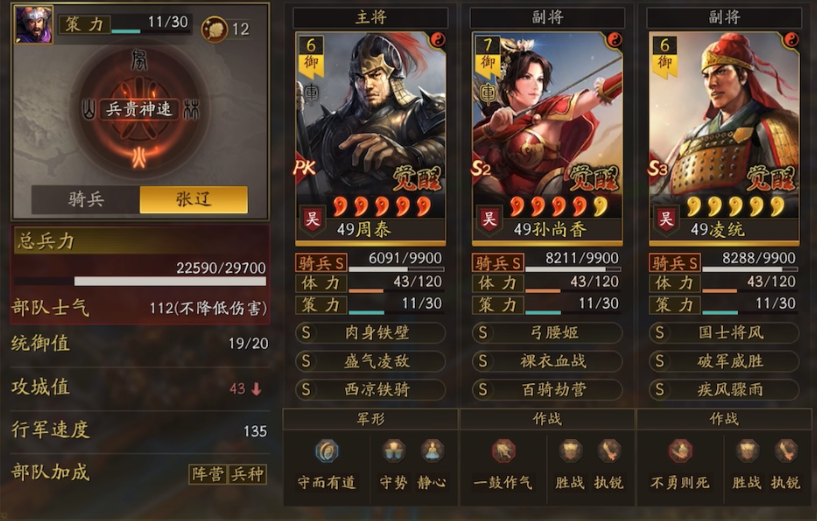Switch to the 张辽 tab

coord(193,199)
